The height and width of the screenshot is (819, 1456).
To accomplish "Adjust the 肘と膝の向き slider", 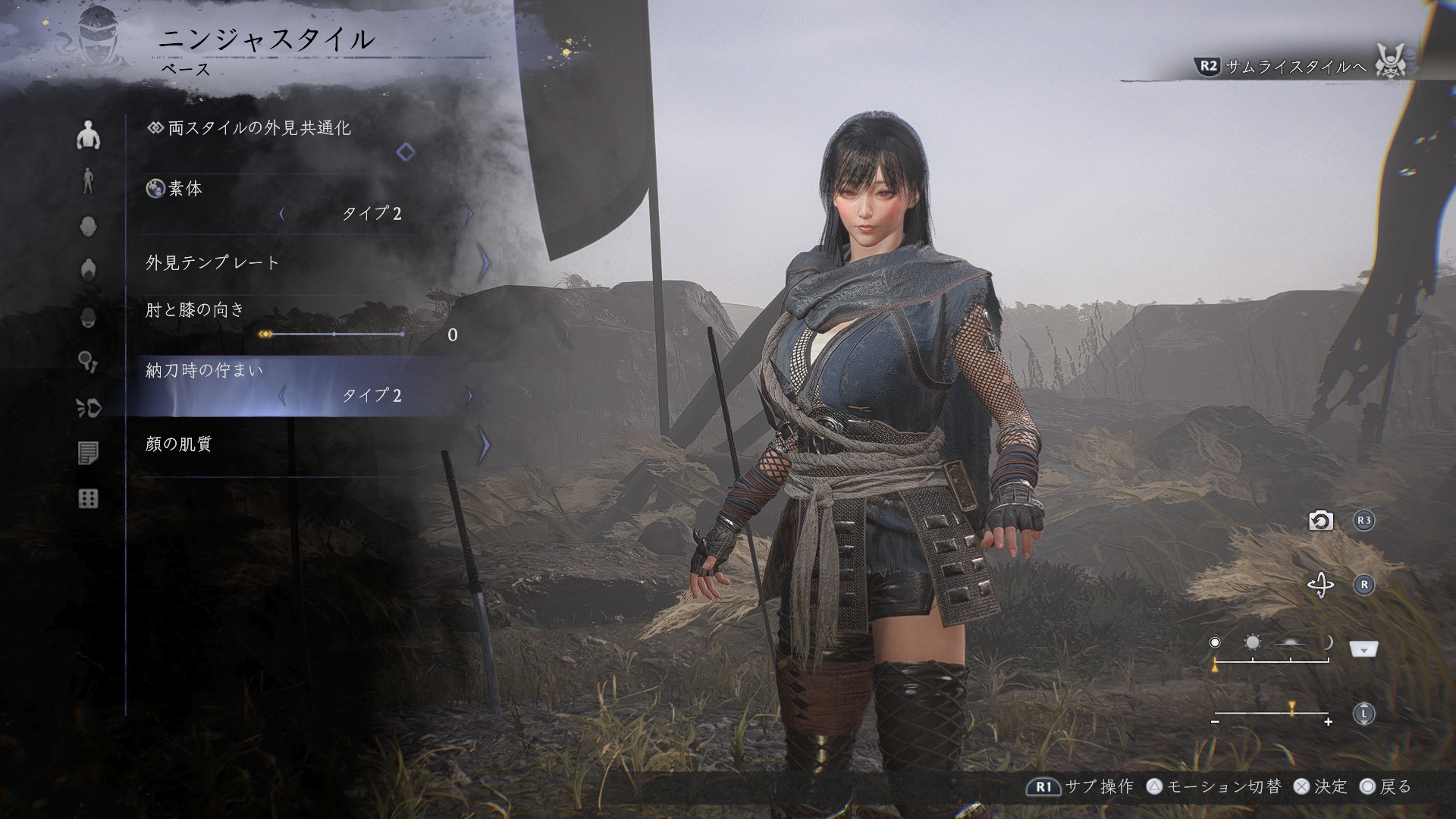I will pos(334,334).
